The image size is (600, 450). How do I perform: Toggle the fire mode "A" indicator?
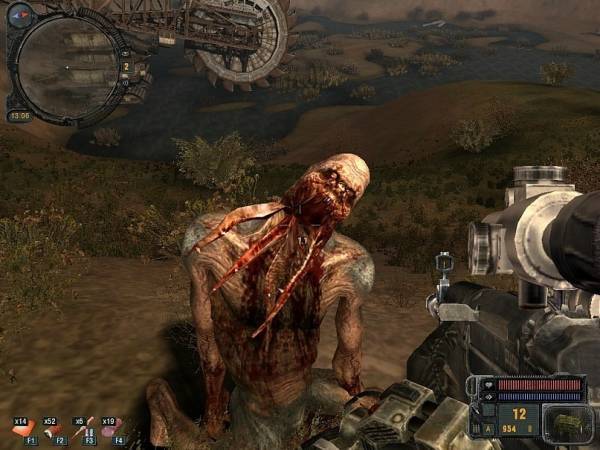[489, 428]
